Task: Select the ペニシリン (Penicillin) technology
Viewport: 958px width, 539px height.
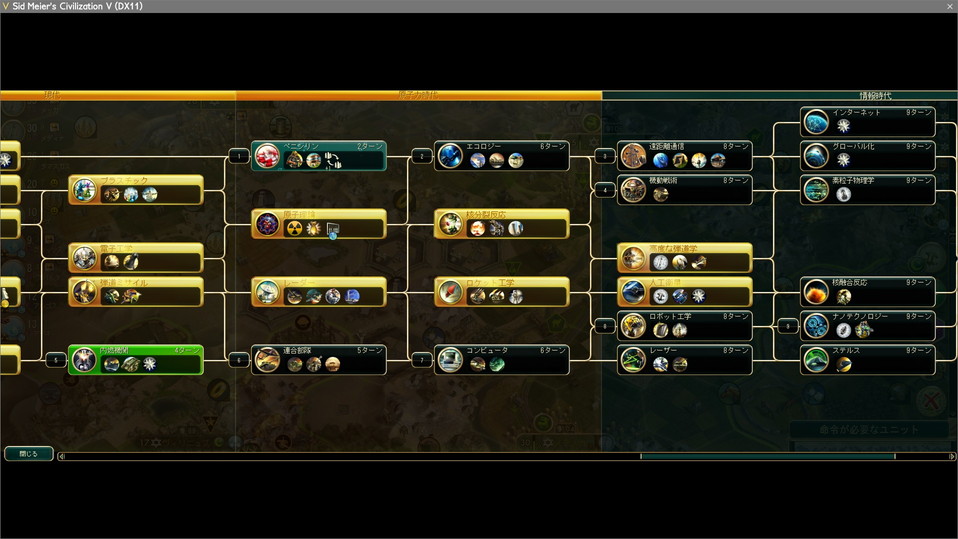Action: coord(318,155)
